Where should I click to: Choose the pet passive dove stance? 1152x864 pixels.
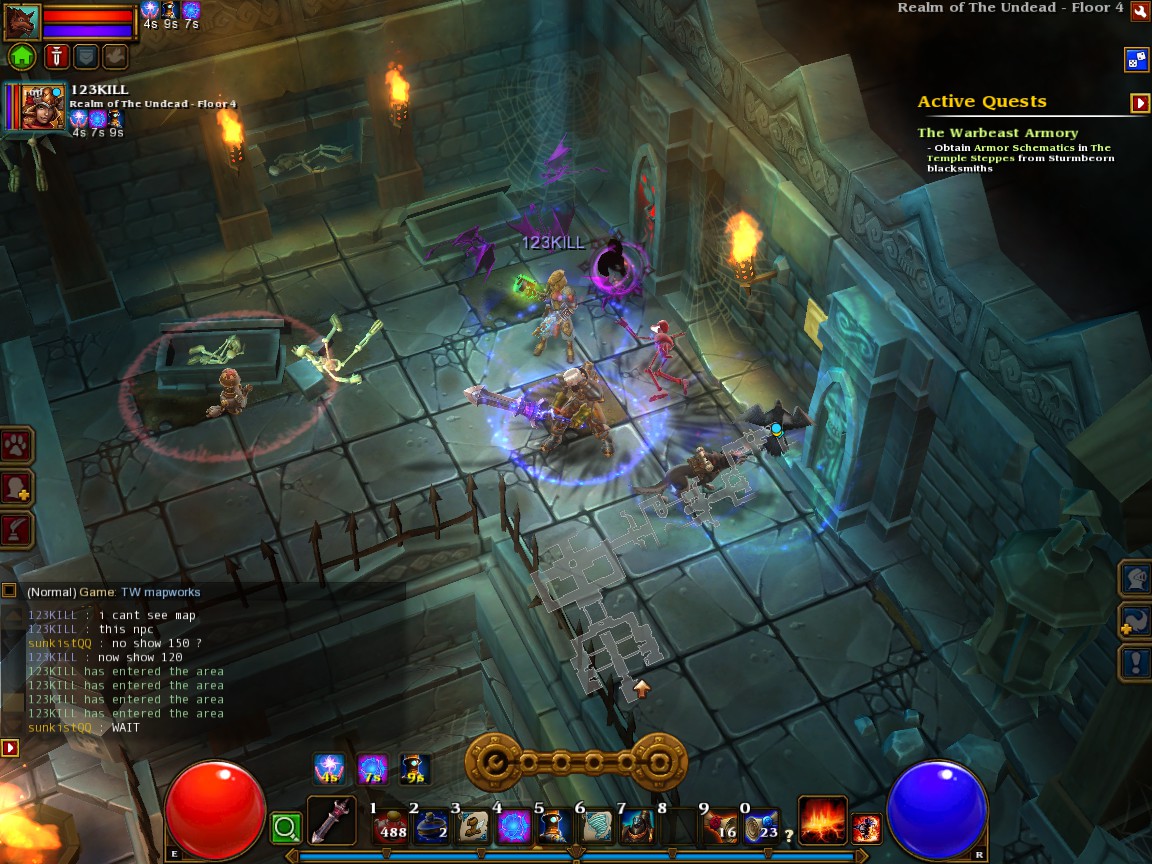(x=115, y=56)
